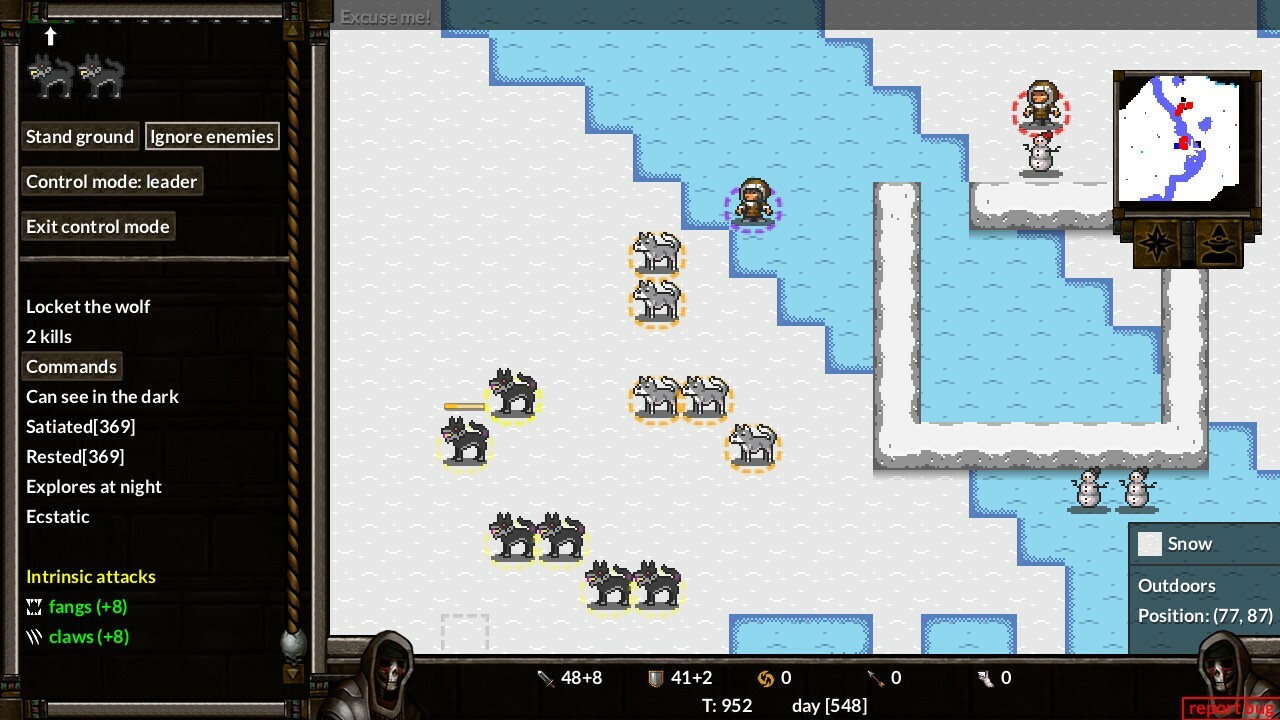Image resolution: width=1280 pixels, height=720 pixels.
Task: Click the sword attack icon in the status bar
Action: [547, 677]
